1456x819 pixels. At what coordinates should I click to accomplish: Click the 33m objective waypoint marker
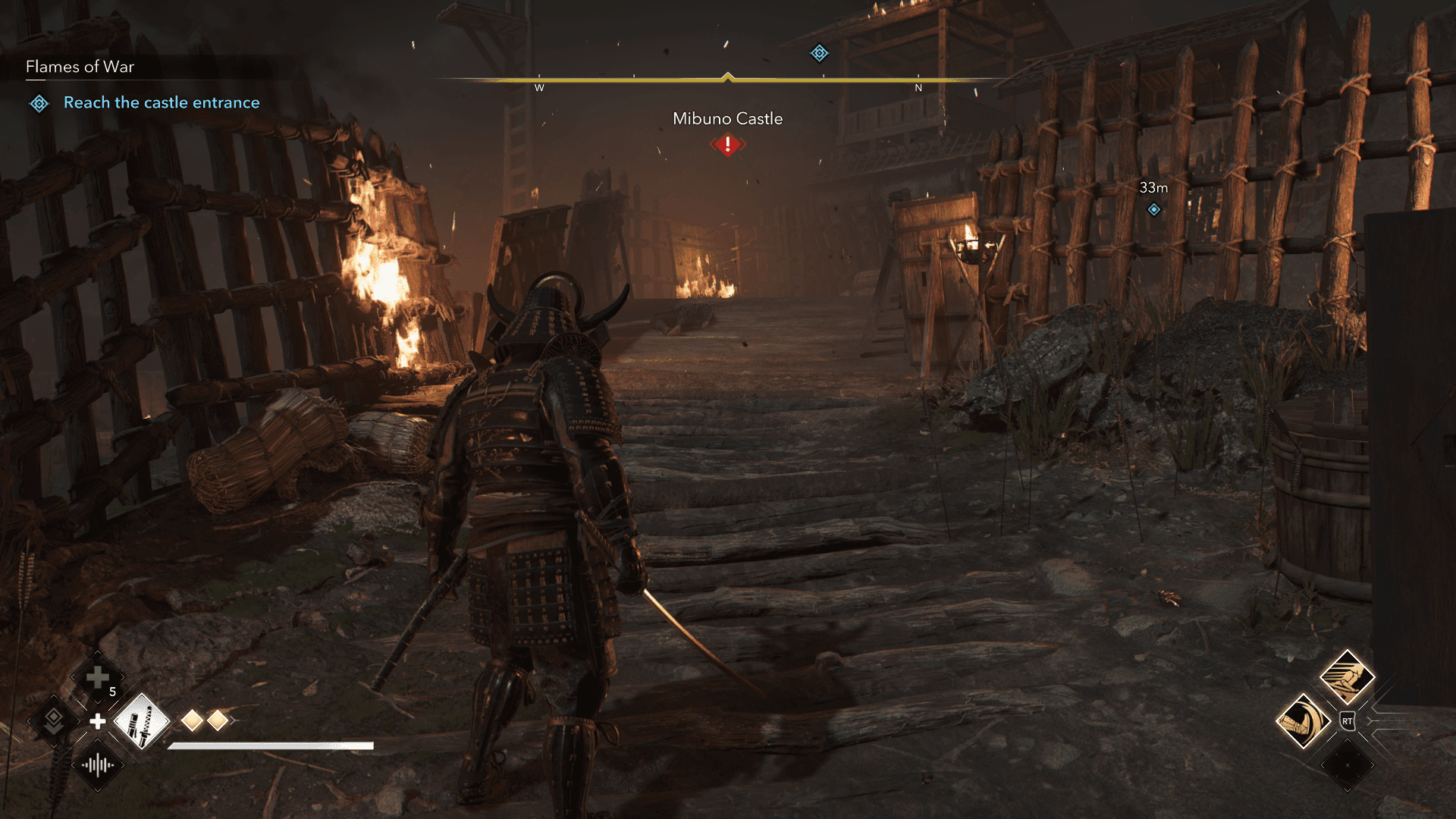pos(1153,209)
